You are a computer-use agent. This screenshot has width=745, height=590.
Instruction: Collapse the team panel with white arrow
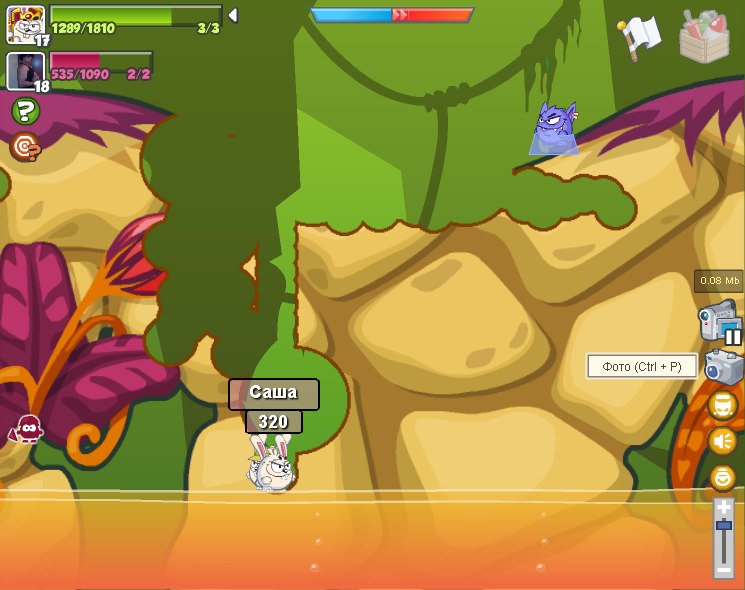coord(233,15)
